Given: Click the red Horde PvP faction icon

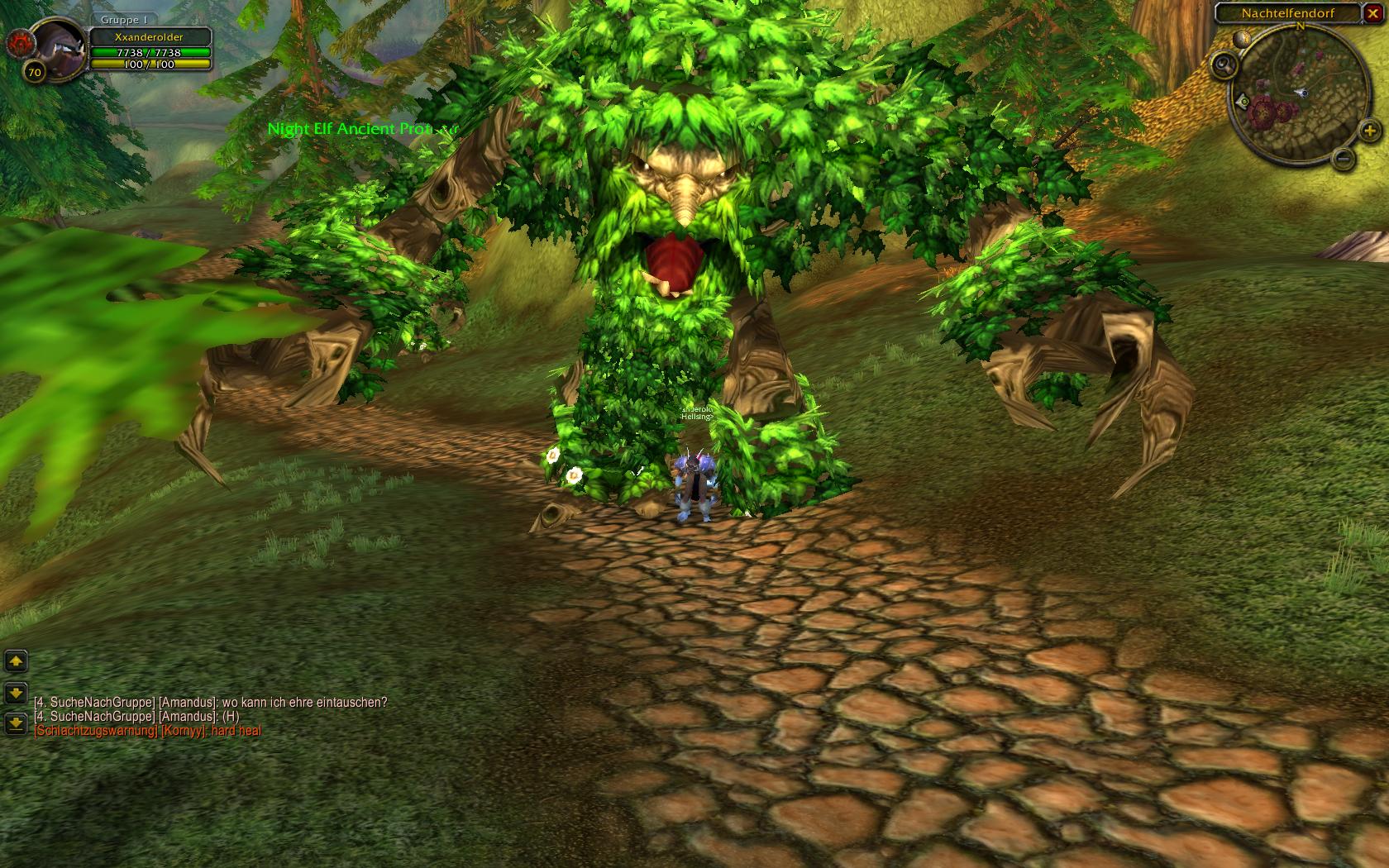Looking at the screenshot, I should (18, 44).
